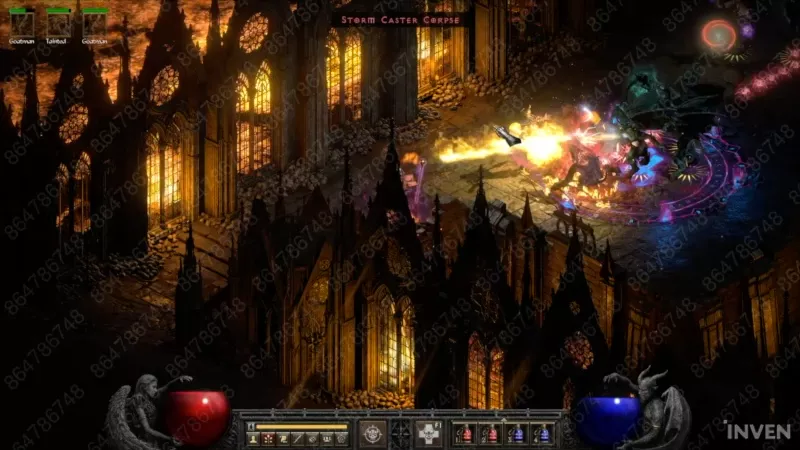Choose the left-click attack skill icon
800x450 pixels.
point(373,433)
